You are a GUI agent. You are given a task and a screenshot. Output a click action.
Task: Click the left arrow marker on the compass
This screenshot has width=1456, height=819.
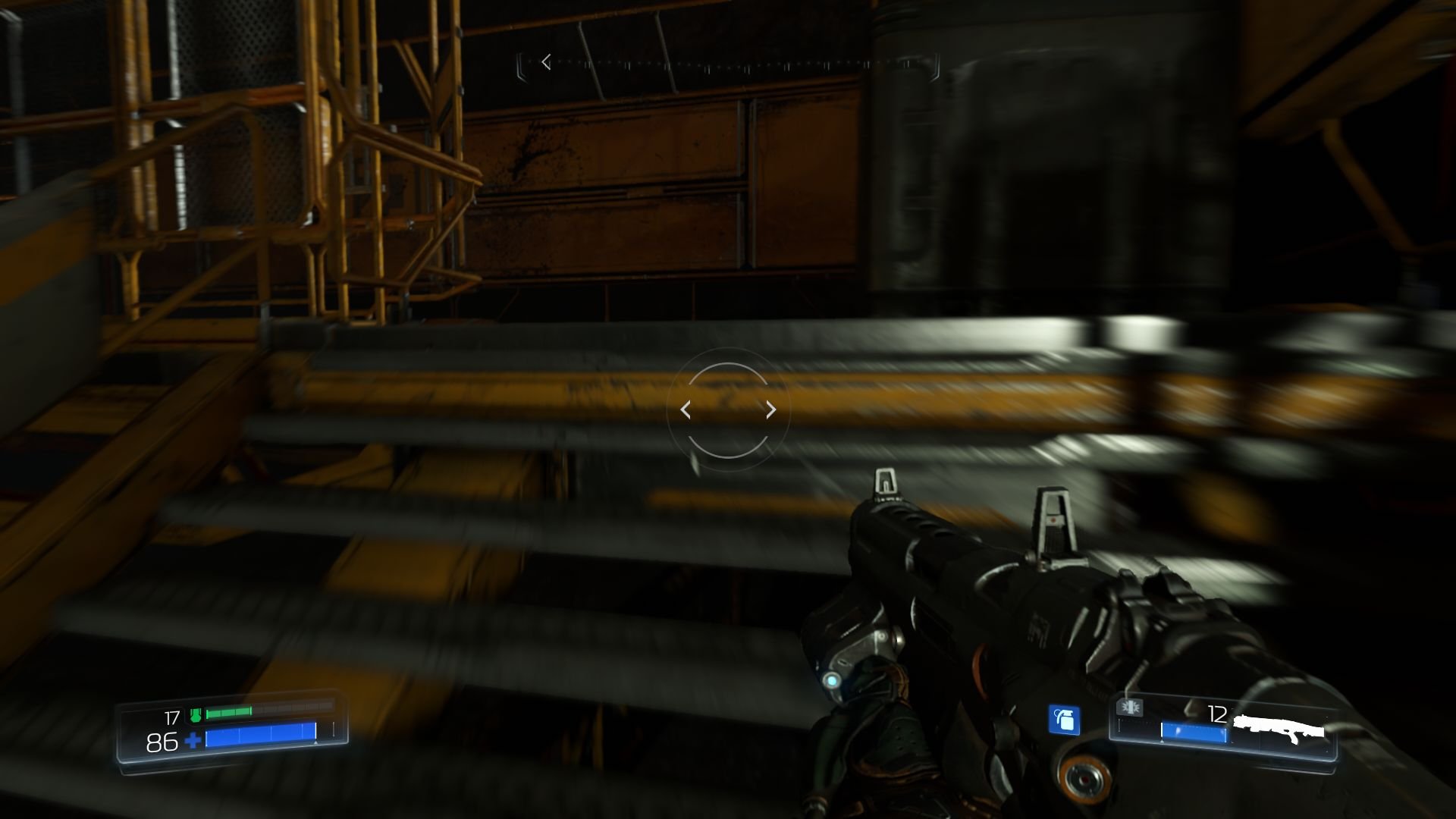coord(546,62)
